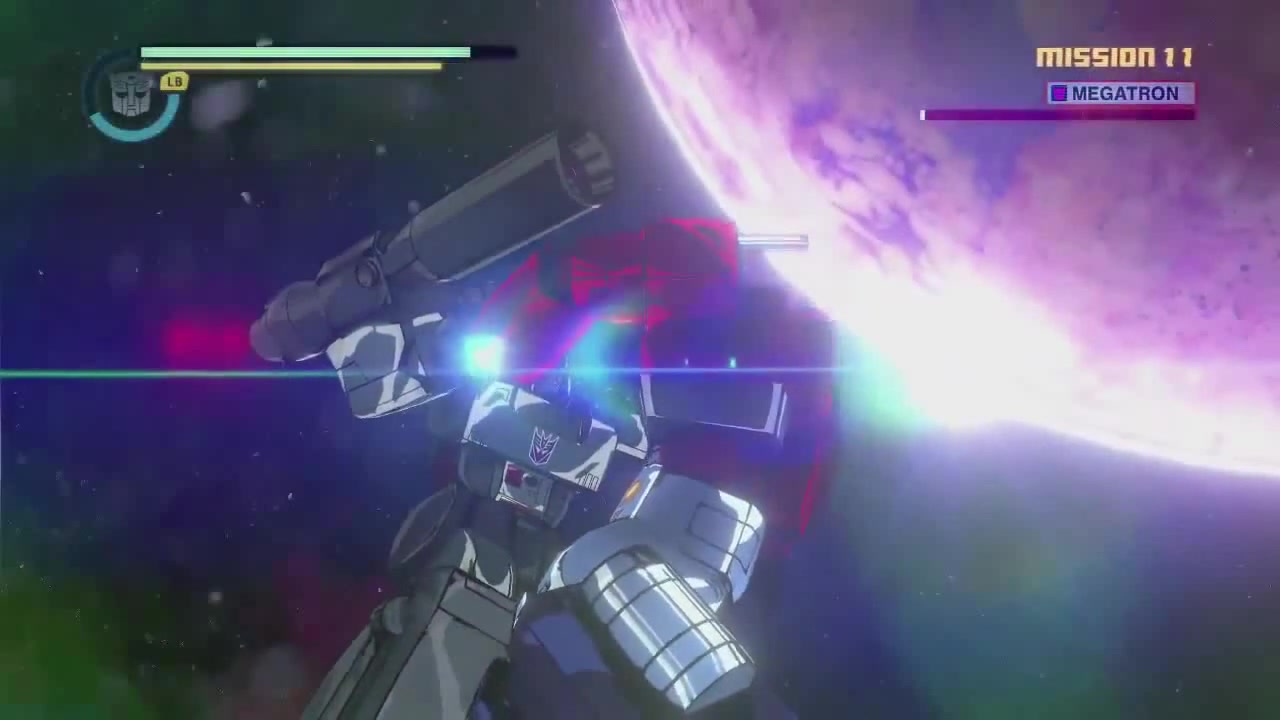Click the yellow energy bar under health

coord(292,66)
